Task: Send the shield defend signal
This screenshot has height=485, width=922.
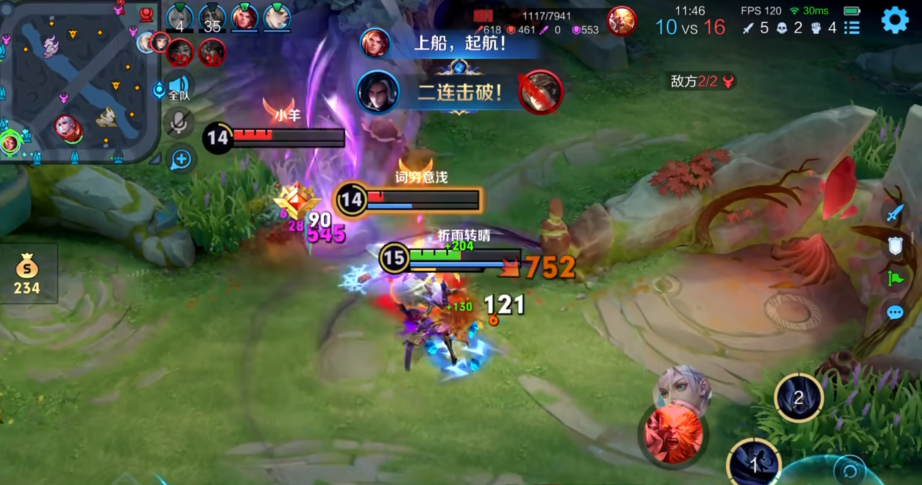Action: coord(895,245)
